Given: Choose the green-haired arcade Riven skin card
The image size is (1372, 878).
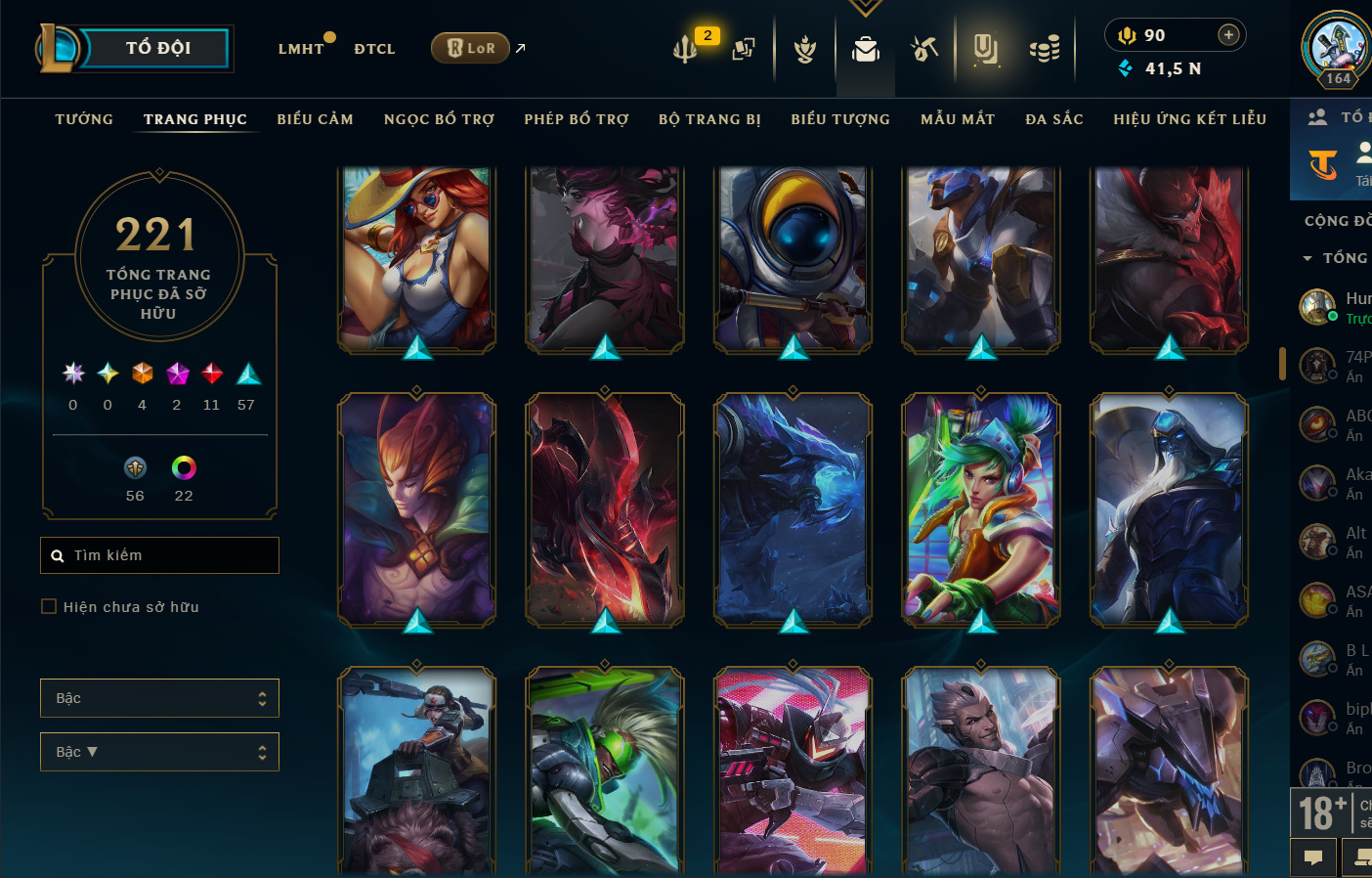Looking at the screenshot, I should coord(981,508).
